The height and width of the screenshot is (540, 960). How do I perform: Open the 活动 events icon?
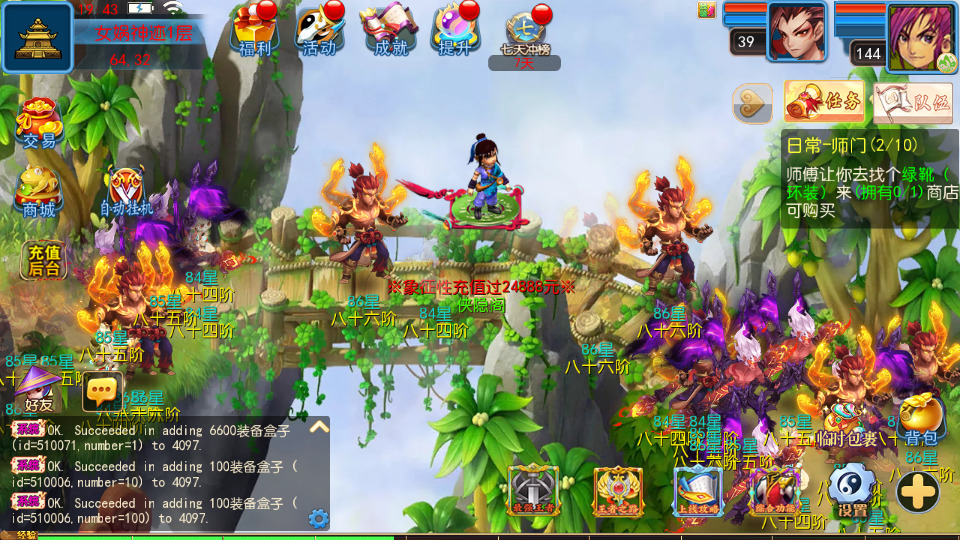coord(320,31)
